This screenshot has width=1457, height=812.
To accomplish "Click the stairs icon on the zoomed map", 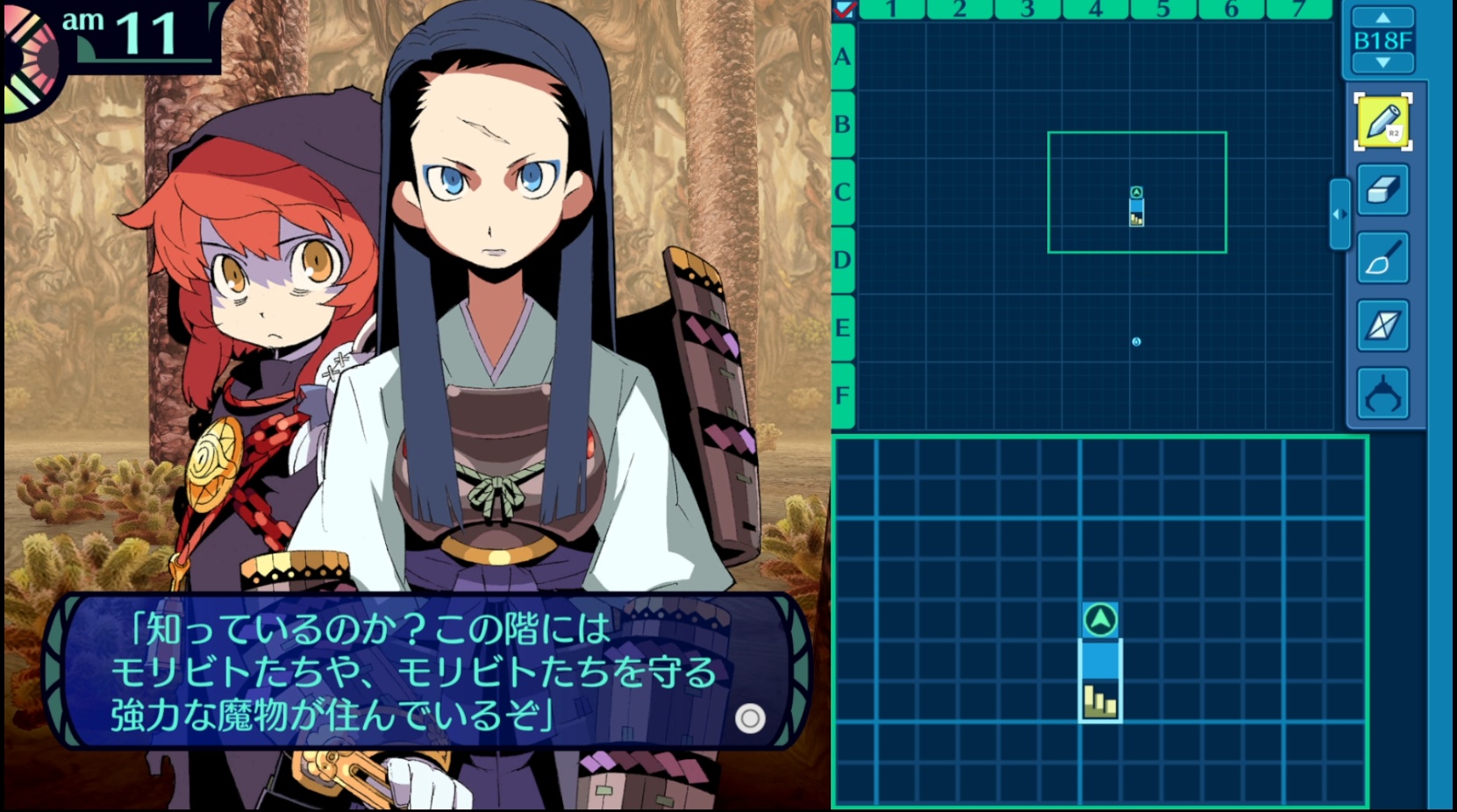I will tap(1100, 701).
